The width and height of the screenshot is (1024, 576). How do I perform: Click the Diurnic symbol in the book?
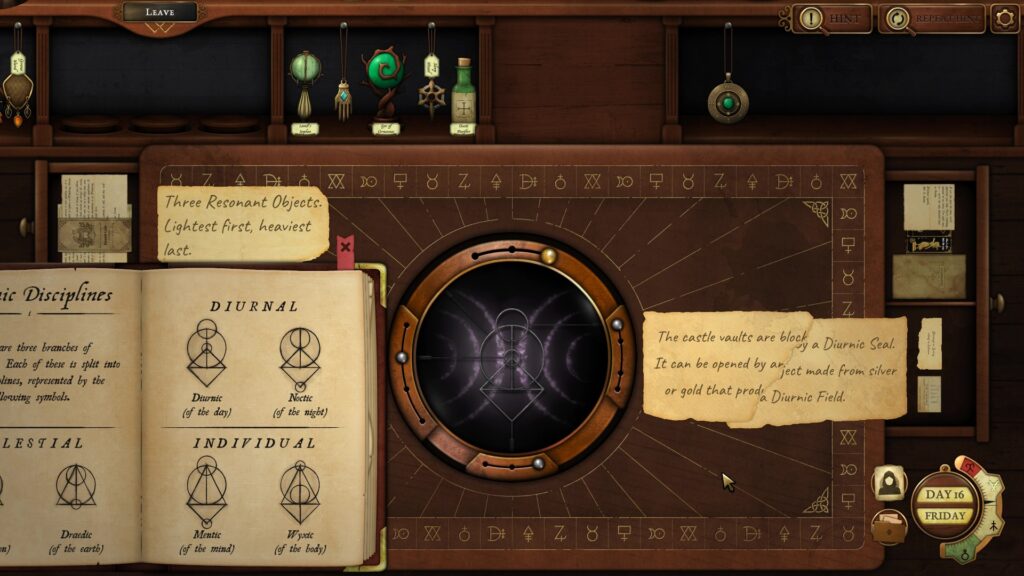206,360
